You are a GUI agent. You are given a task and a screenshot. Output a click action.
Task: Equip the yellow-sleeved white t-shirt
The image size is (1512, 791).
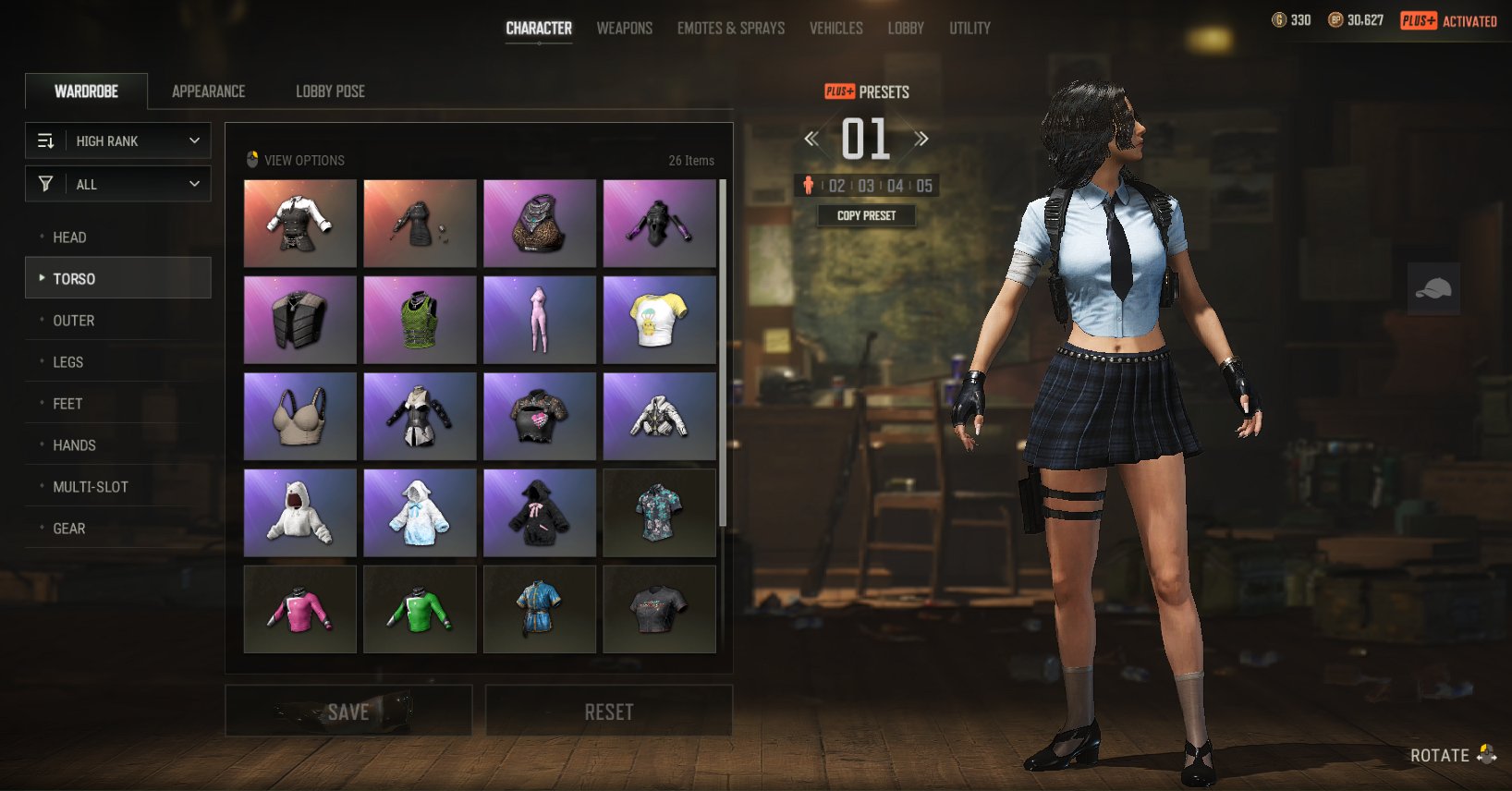coord(659,320)
